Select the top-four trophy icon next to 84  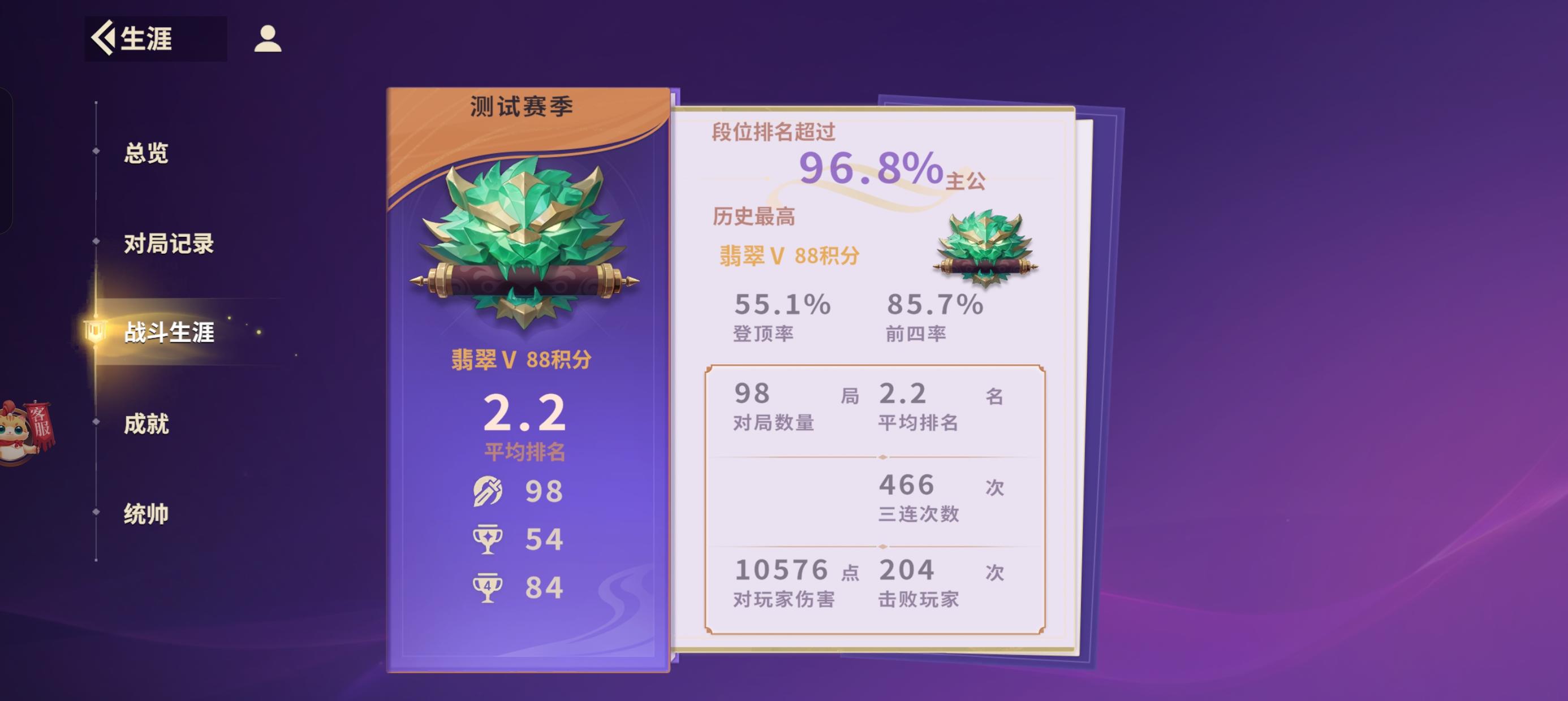click(x=487, y=586)
